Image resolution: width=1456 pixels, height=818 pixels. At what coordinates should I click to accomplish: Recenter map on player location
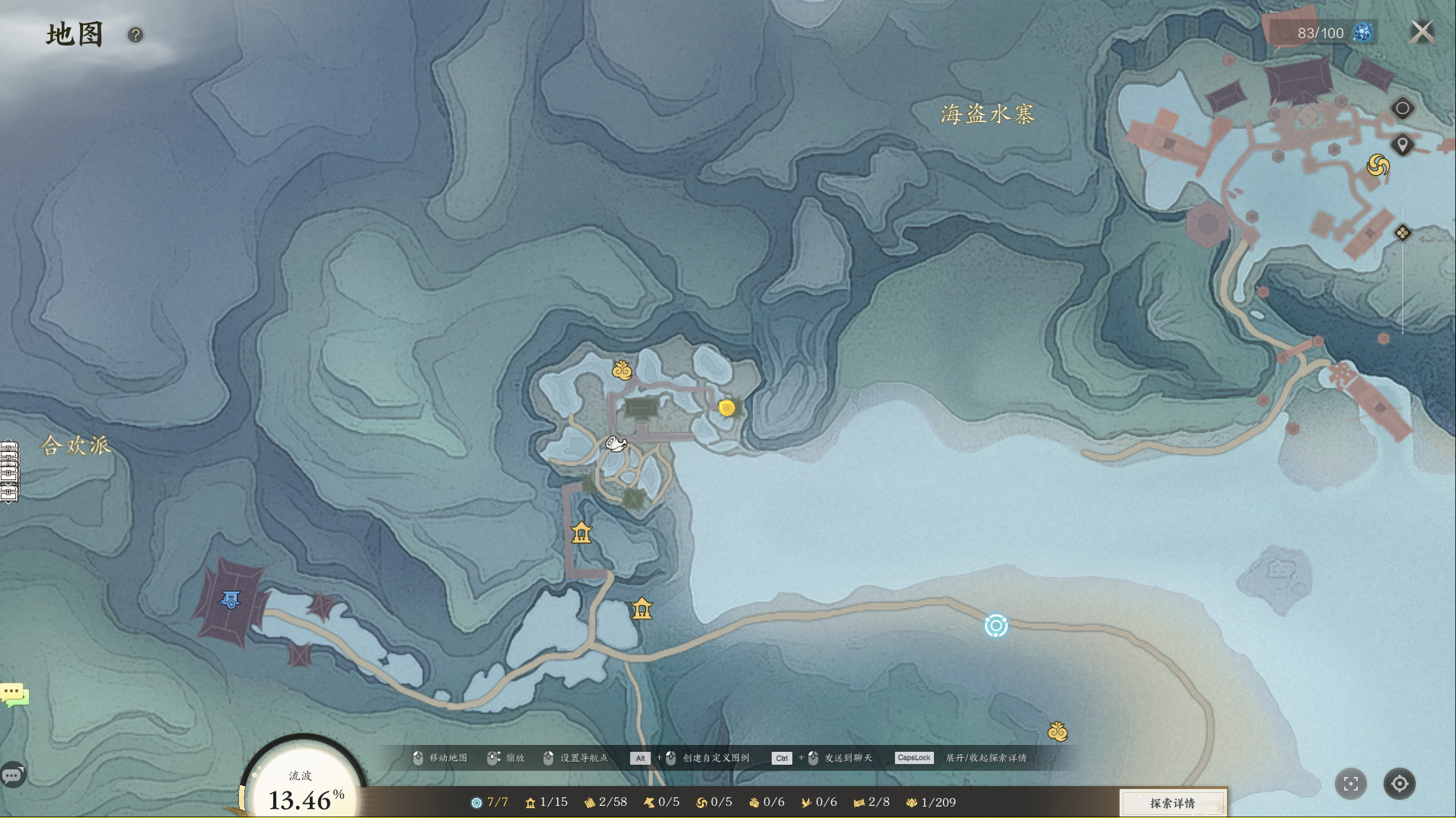tap(1399, 784)
